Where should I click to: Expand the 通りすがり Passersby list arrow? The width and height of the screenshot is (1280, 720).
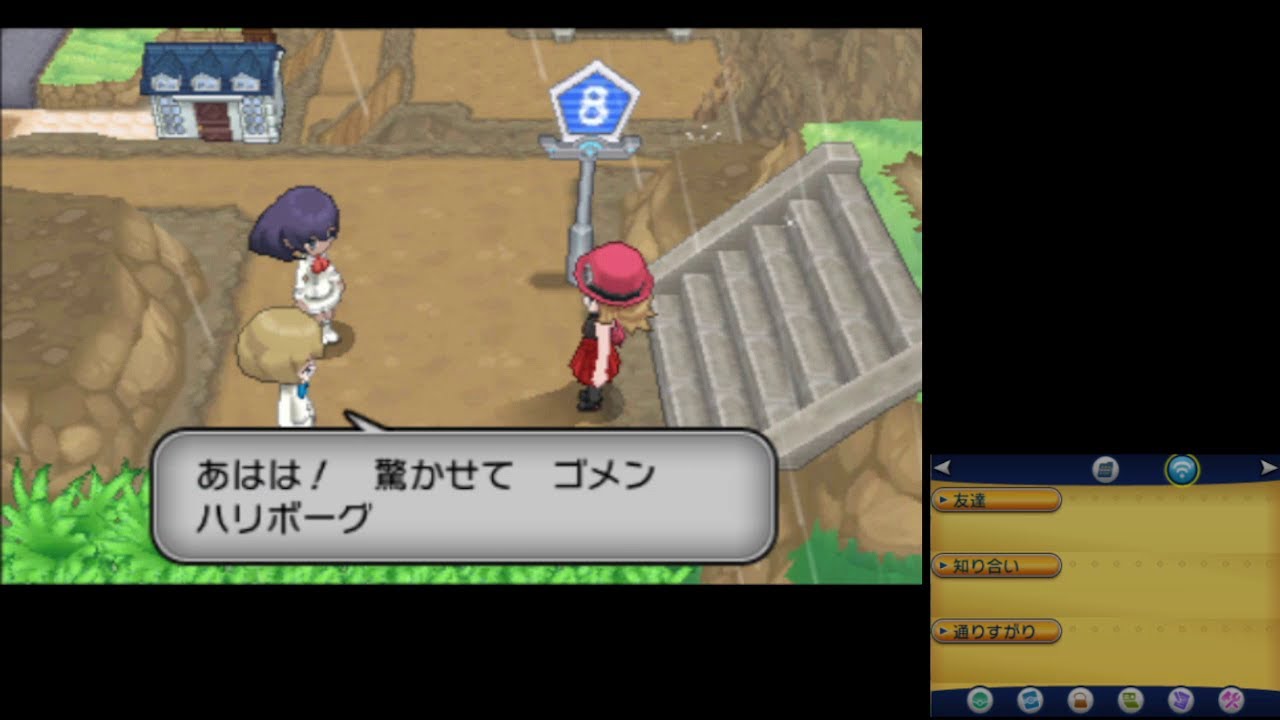tap(943, 631)
